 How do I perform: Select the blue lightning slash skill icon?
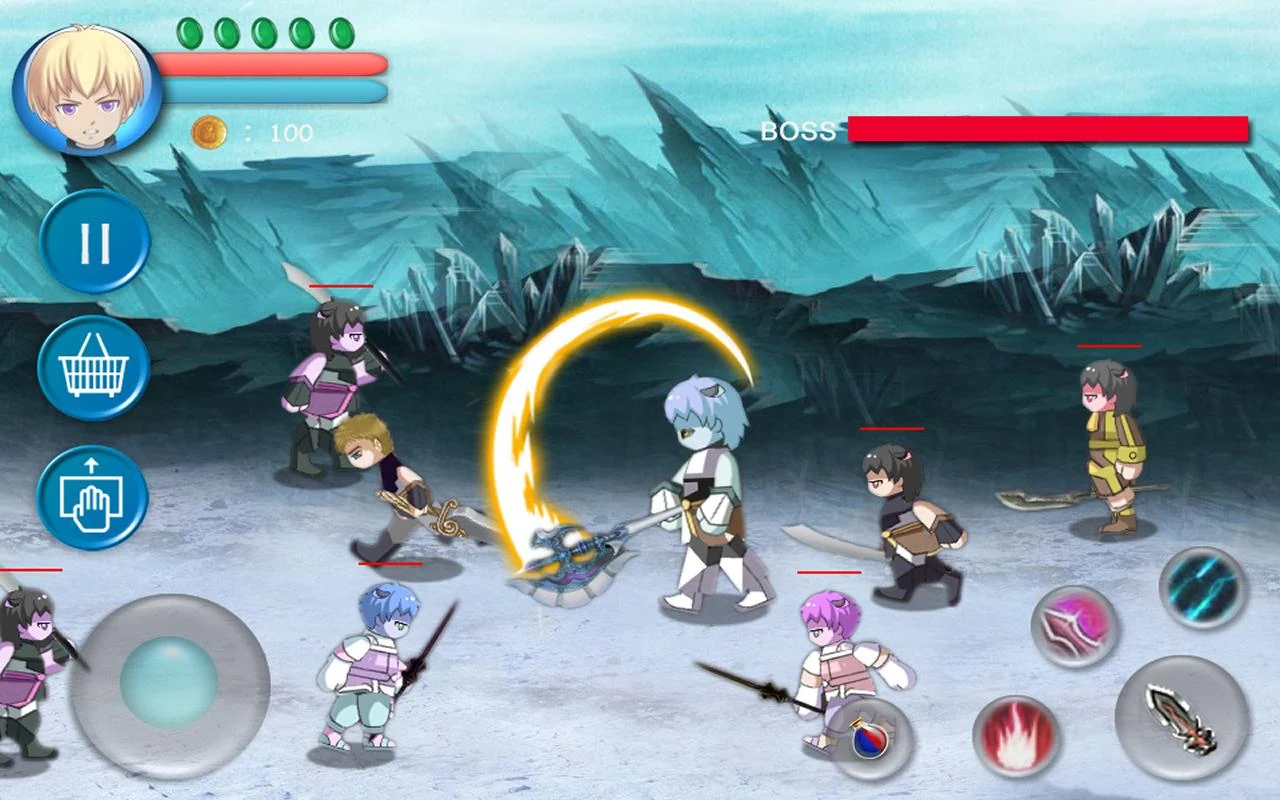coord(1200,590)
